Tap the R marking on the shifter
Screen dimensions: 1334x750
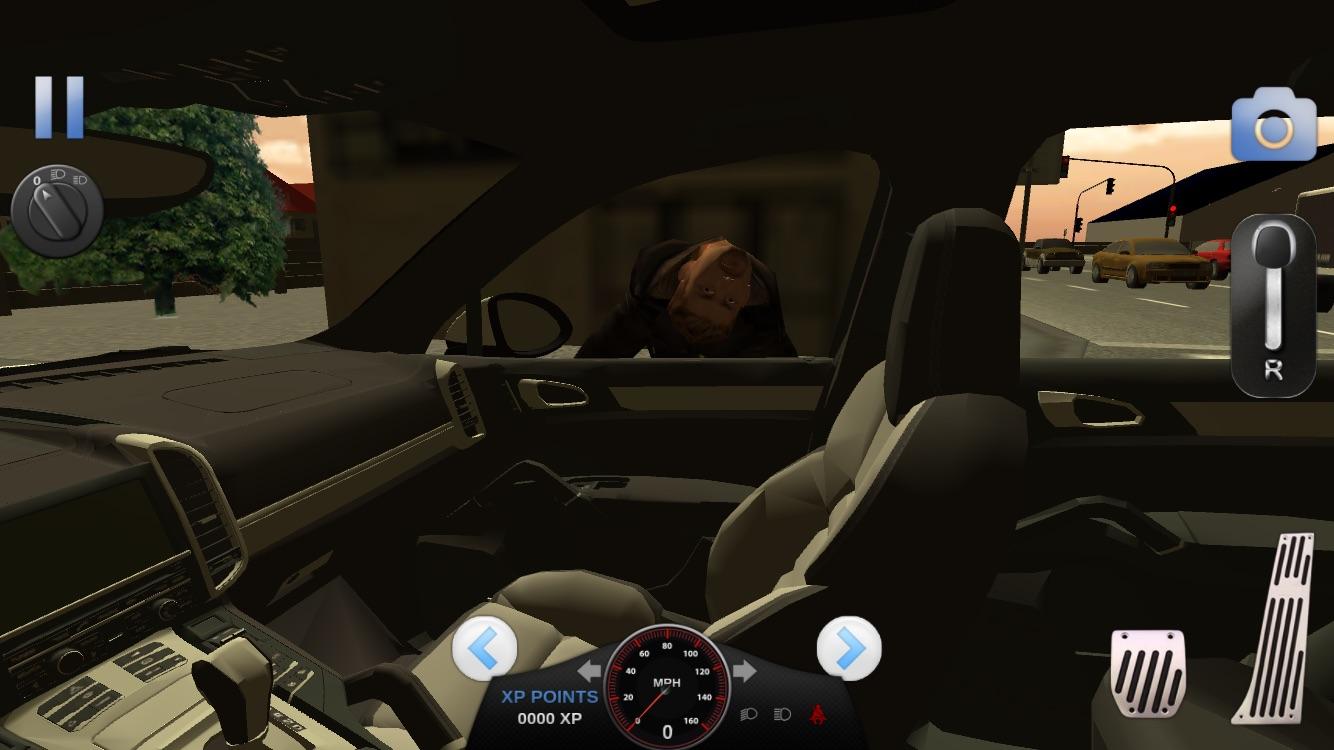coord(1274,367)
